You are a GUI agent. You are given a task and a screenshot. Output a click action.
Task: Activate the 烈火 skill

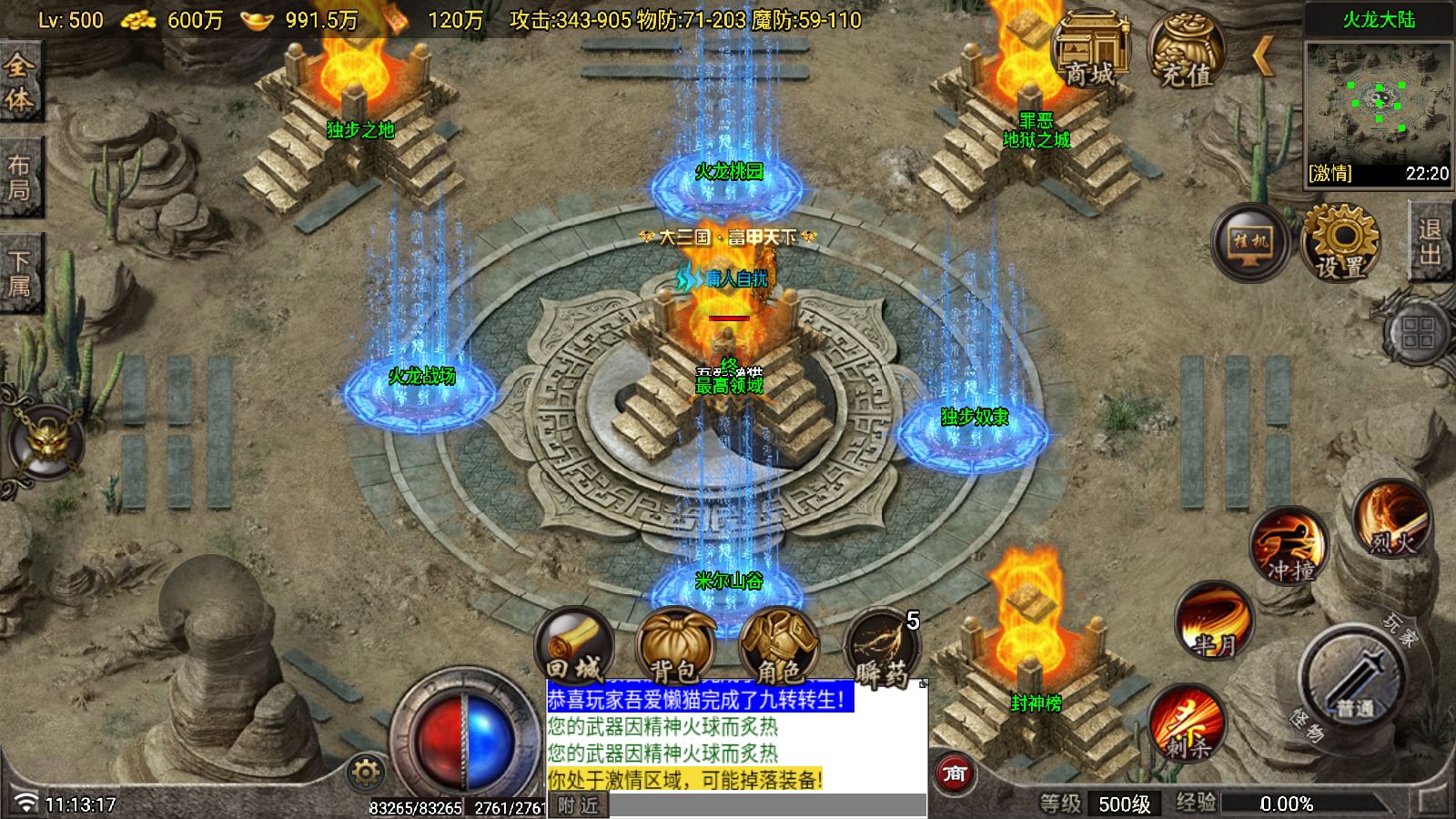[x=1391, y=521]
